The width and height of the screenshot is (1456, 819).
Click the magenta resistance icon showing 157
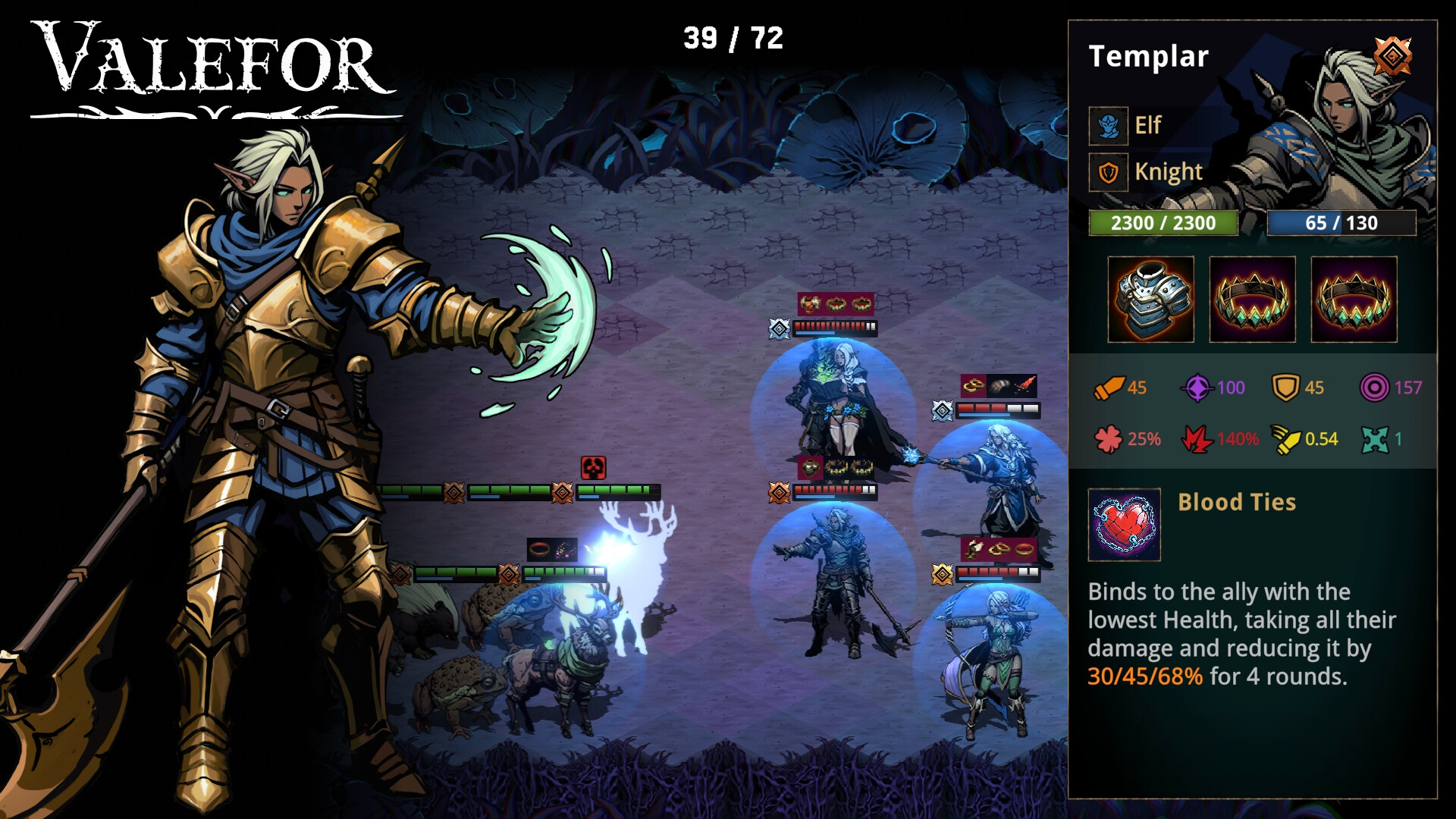tap(1376, 388)
